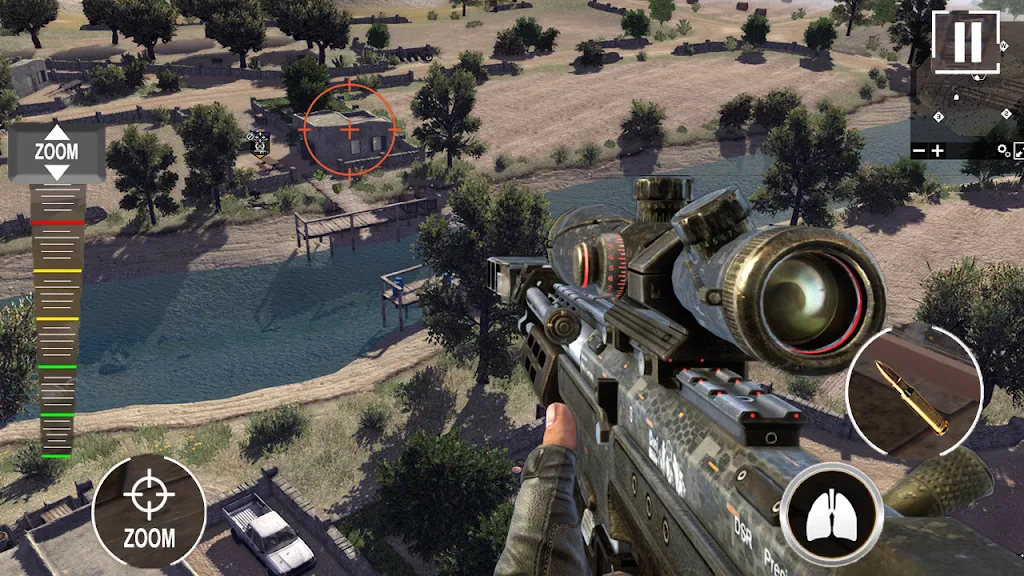Tap the round ZOOM crosshair button
The image size is (1024, 576).
point(149,511)
